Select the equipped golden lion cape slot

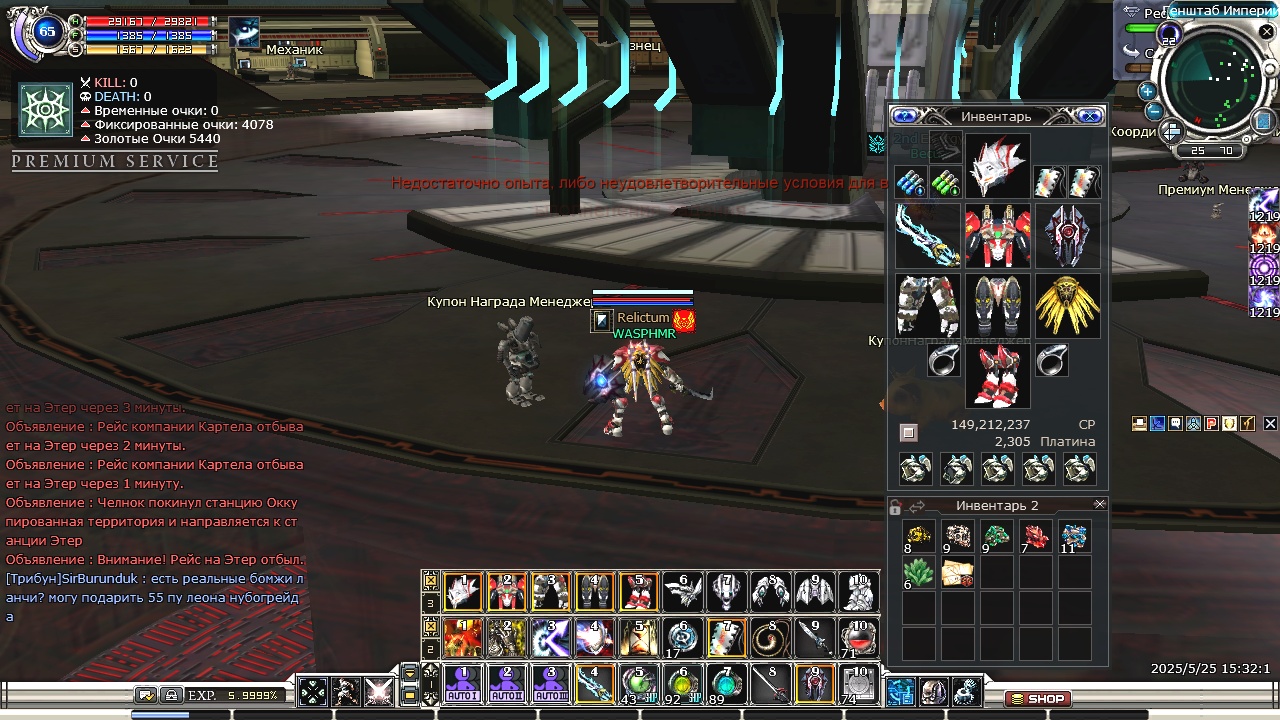click(x=1067, y=305)
